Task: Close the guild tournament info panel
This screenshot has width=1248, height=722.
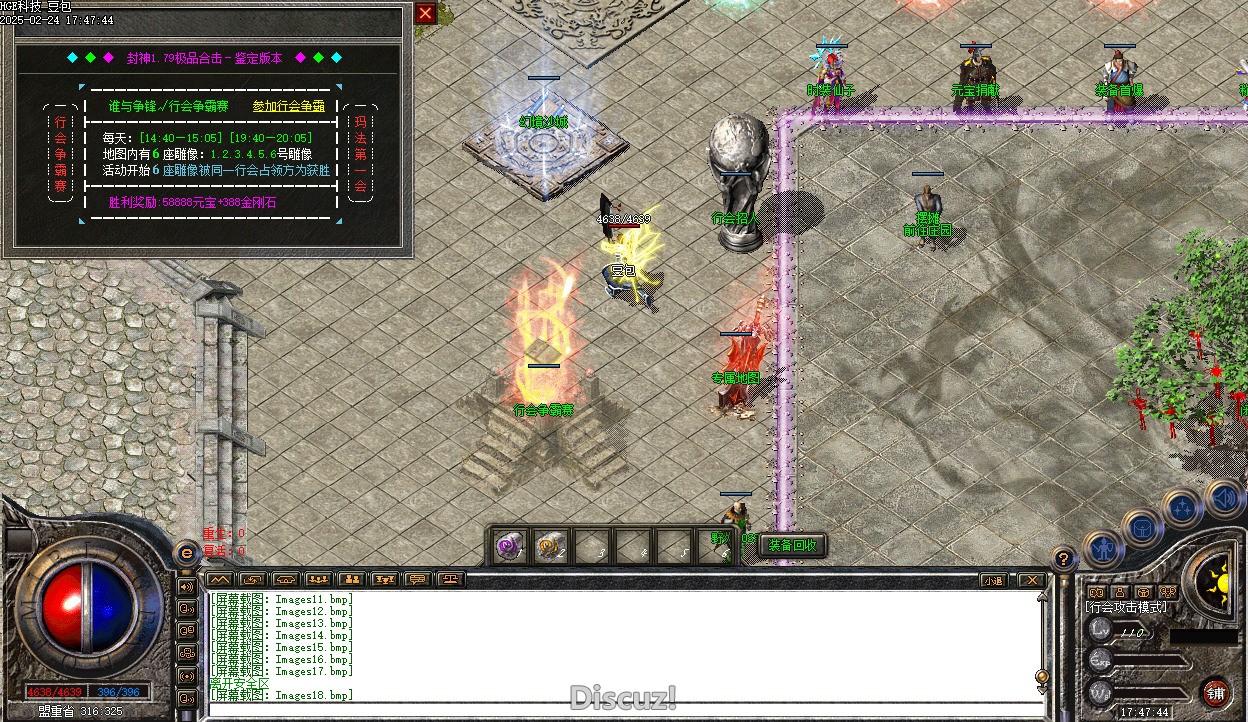Action: tap(425, 13)
